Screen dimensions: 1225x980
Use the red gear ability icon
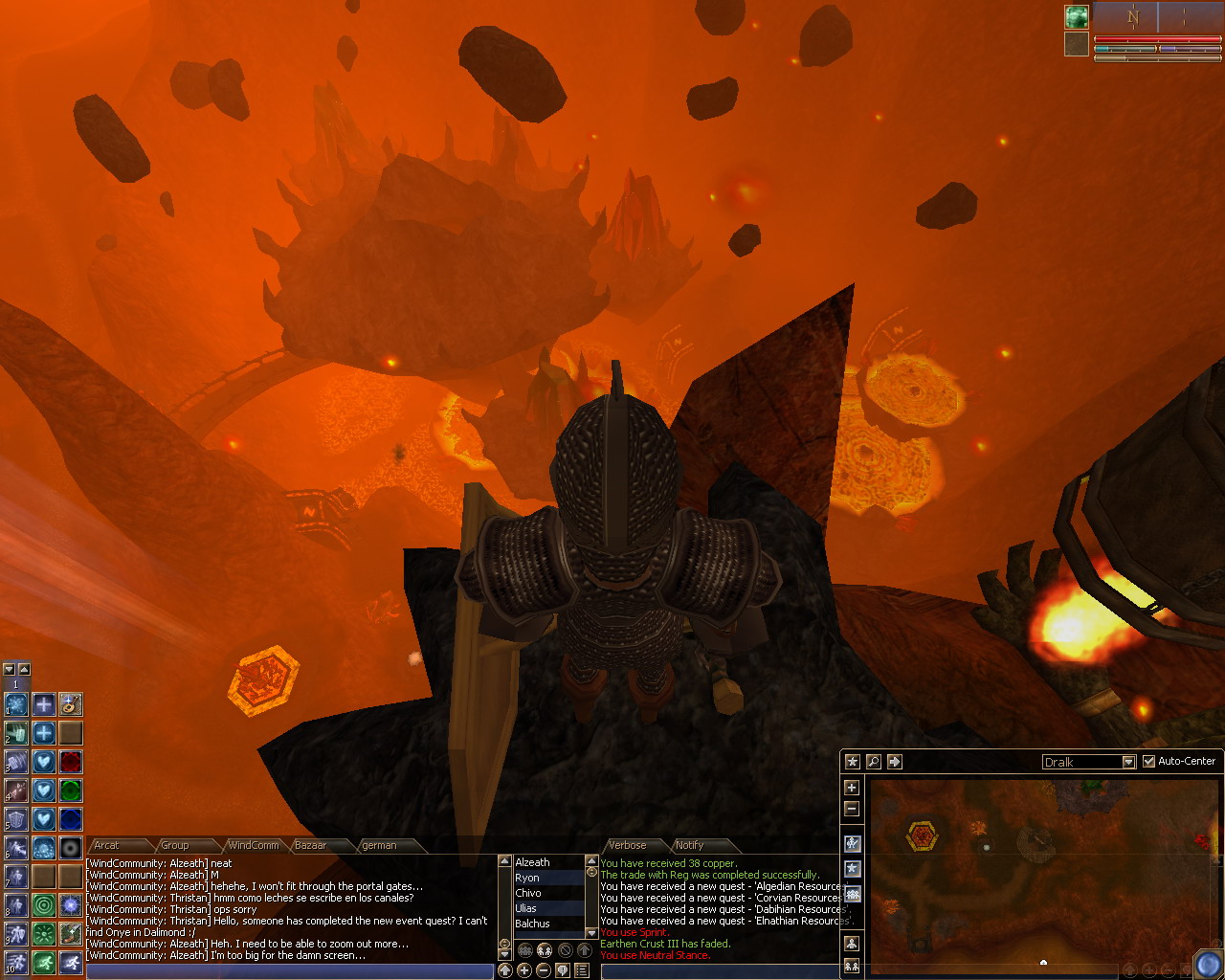70,762
